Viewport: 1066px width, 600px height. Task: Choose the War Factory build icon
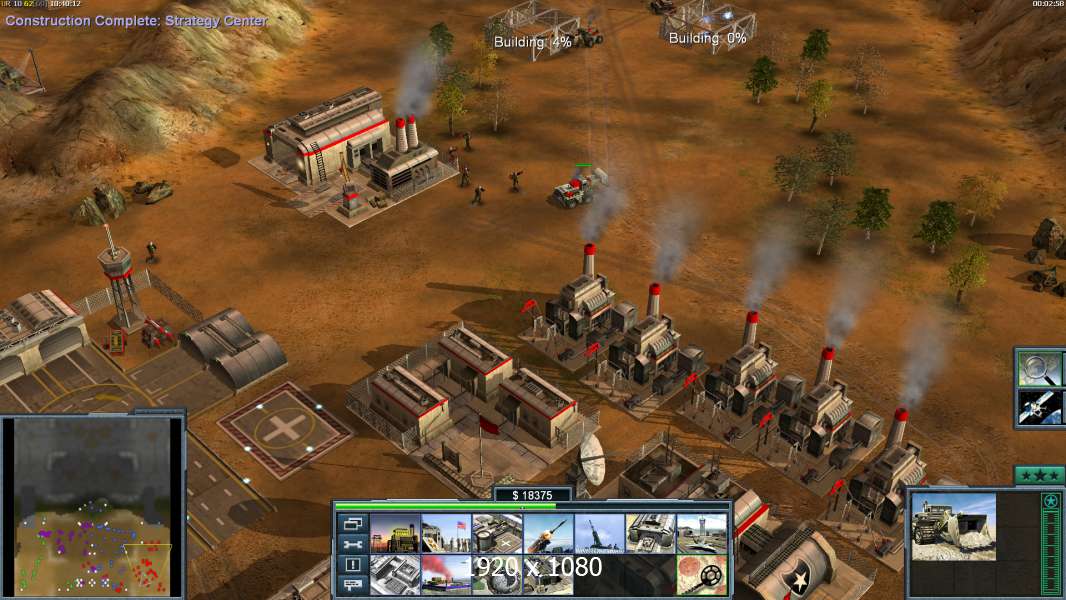click(x=650, y=533)
